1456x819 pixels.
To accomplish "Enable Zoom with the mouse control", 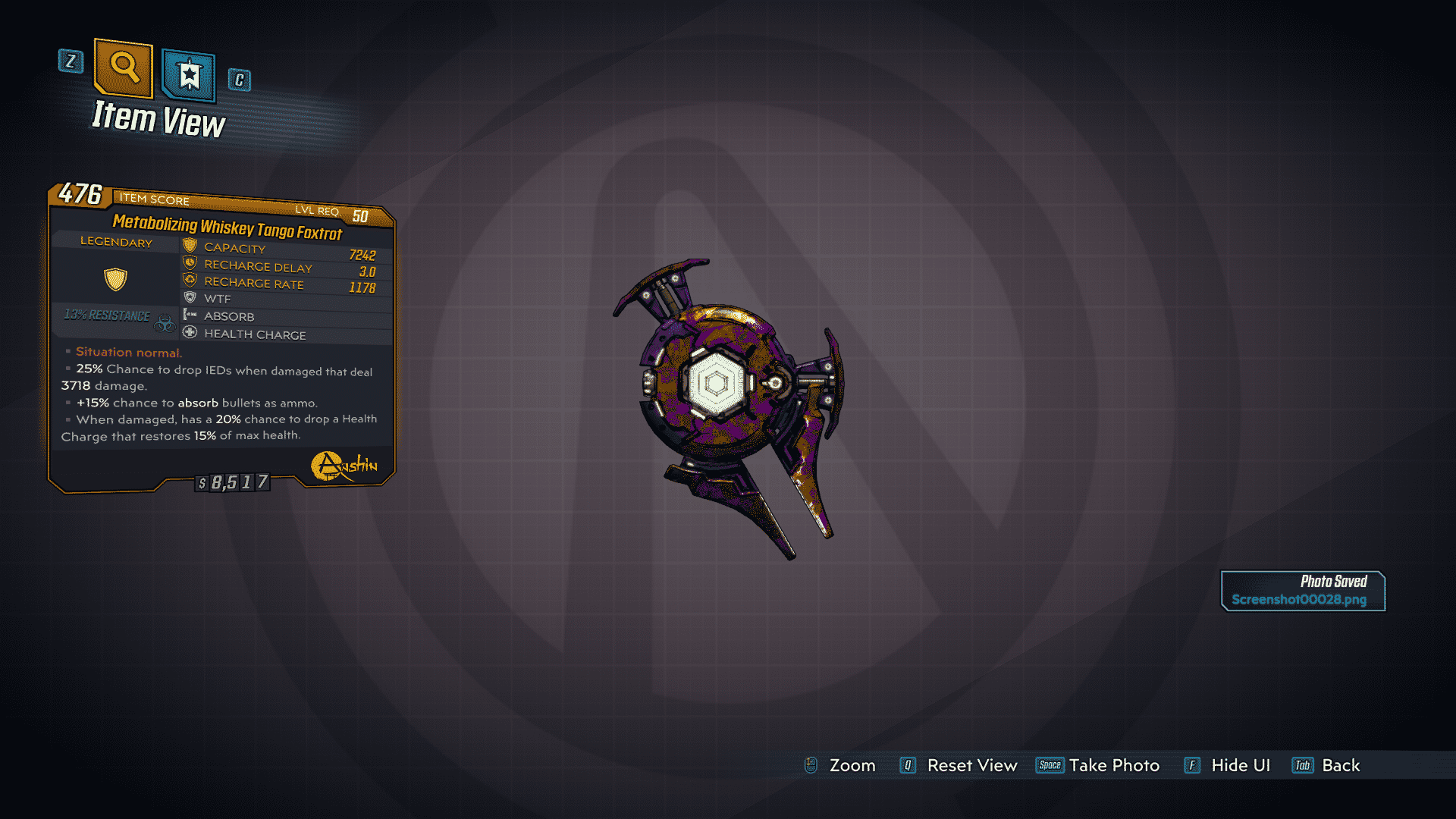I will point(811,765).
